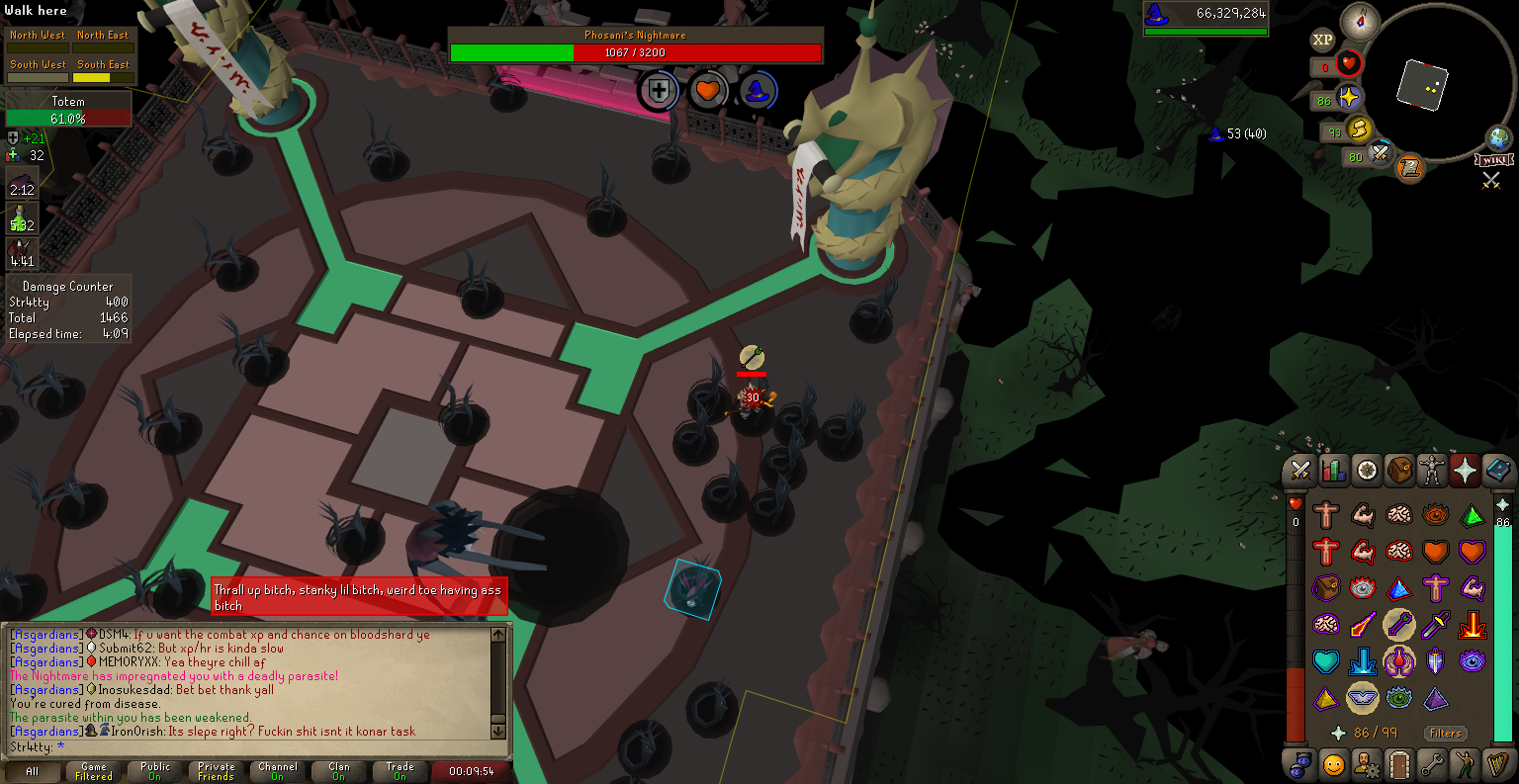Activate the quick-prayers orb
The width and height of the screenshot is (1519, 784).
[1349, 98]
